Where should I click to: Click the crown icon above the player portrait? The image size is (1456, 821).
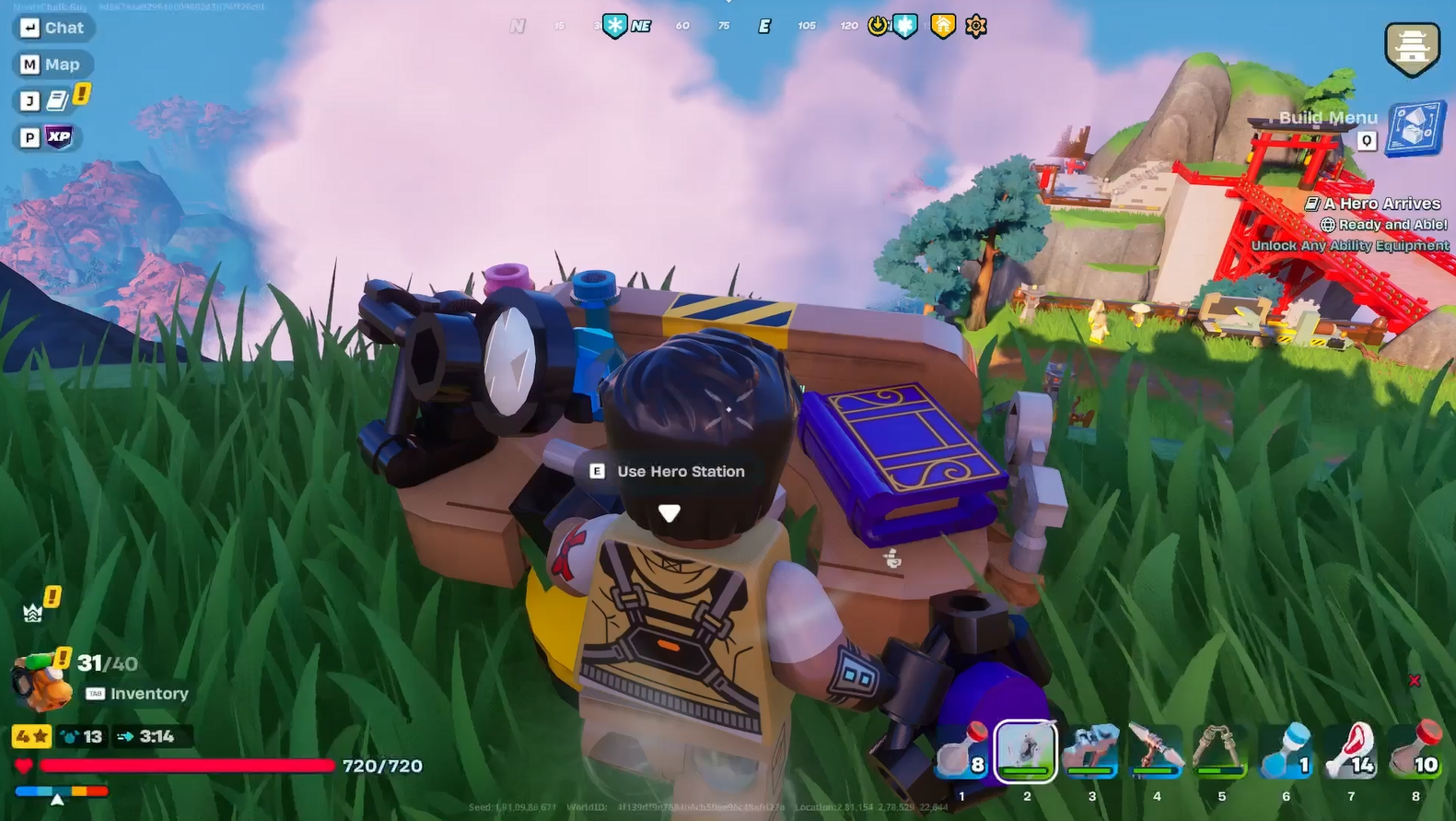tap(33, 612)
